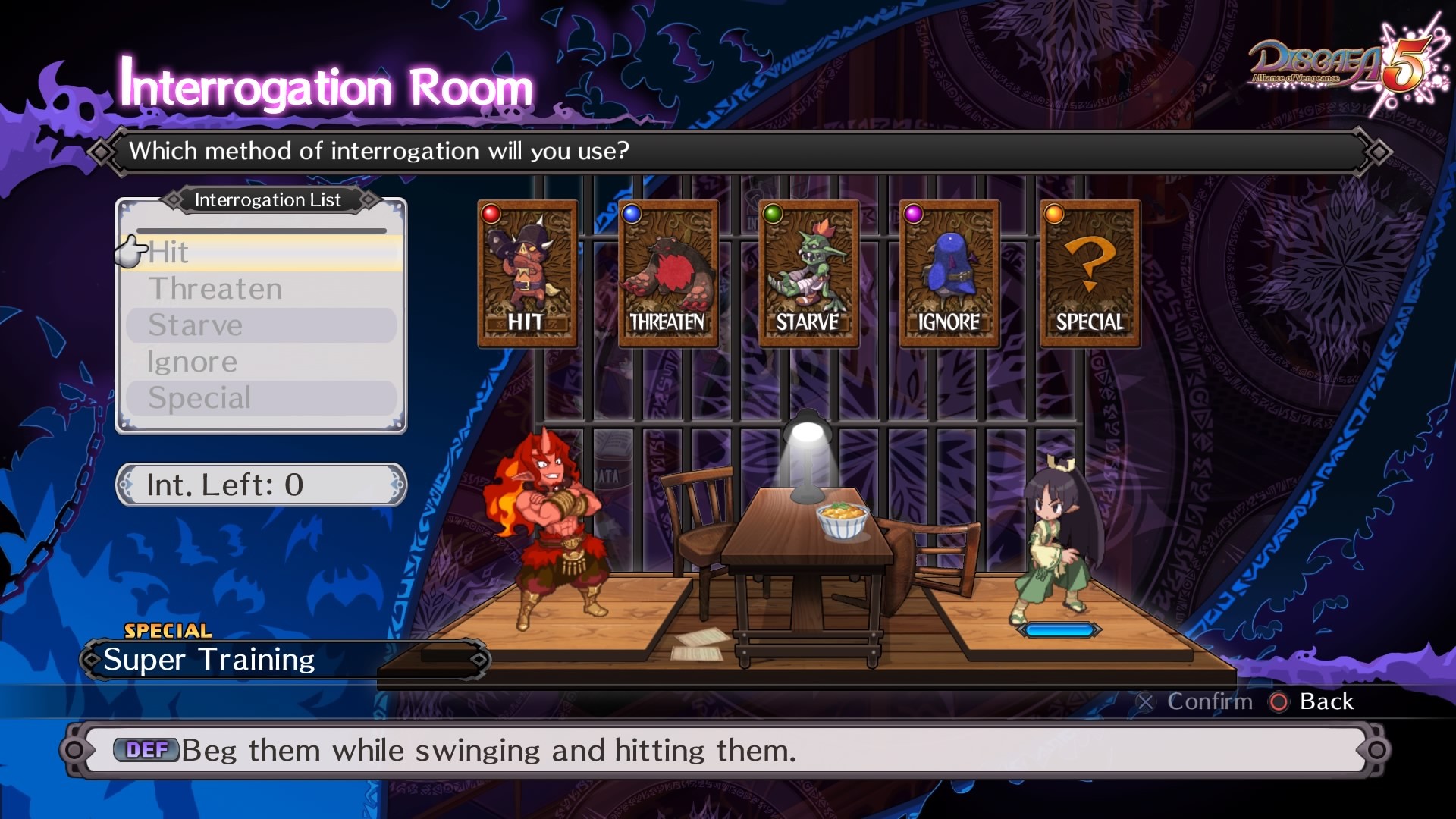This screenshot has width=1456, height=819.
Task: Choose the STARVE goblin card
Action: click(x=808, y=273)
